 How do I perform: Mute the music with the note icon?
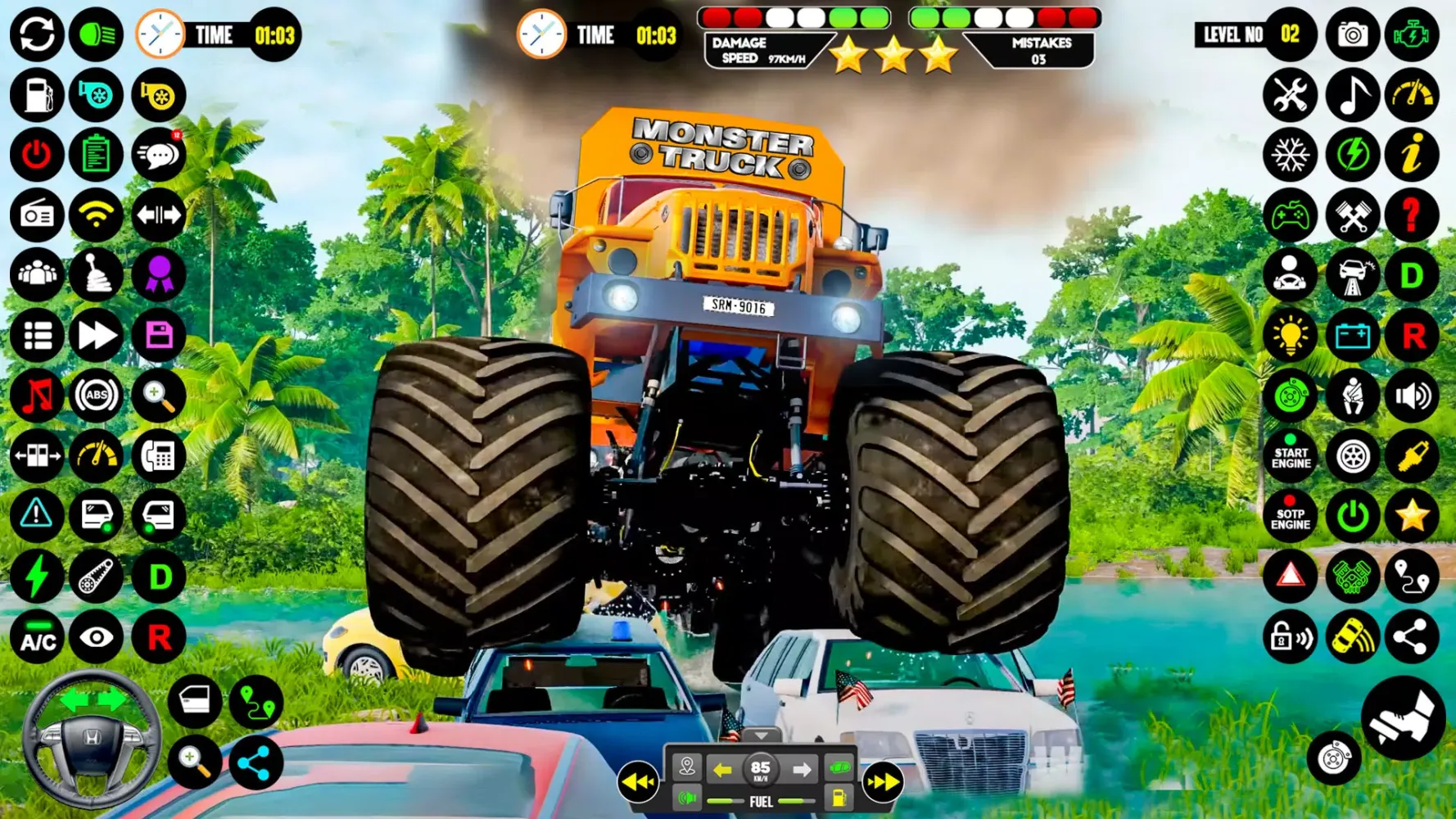click(x=37, y=396)
